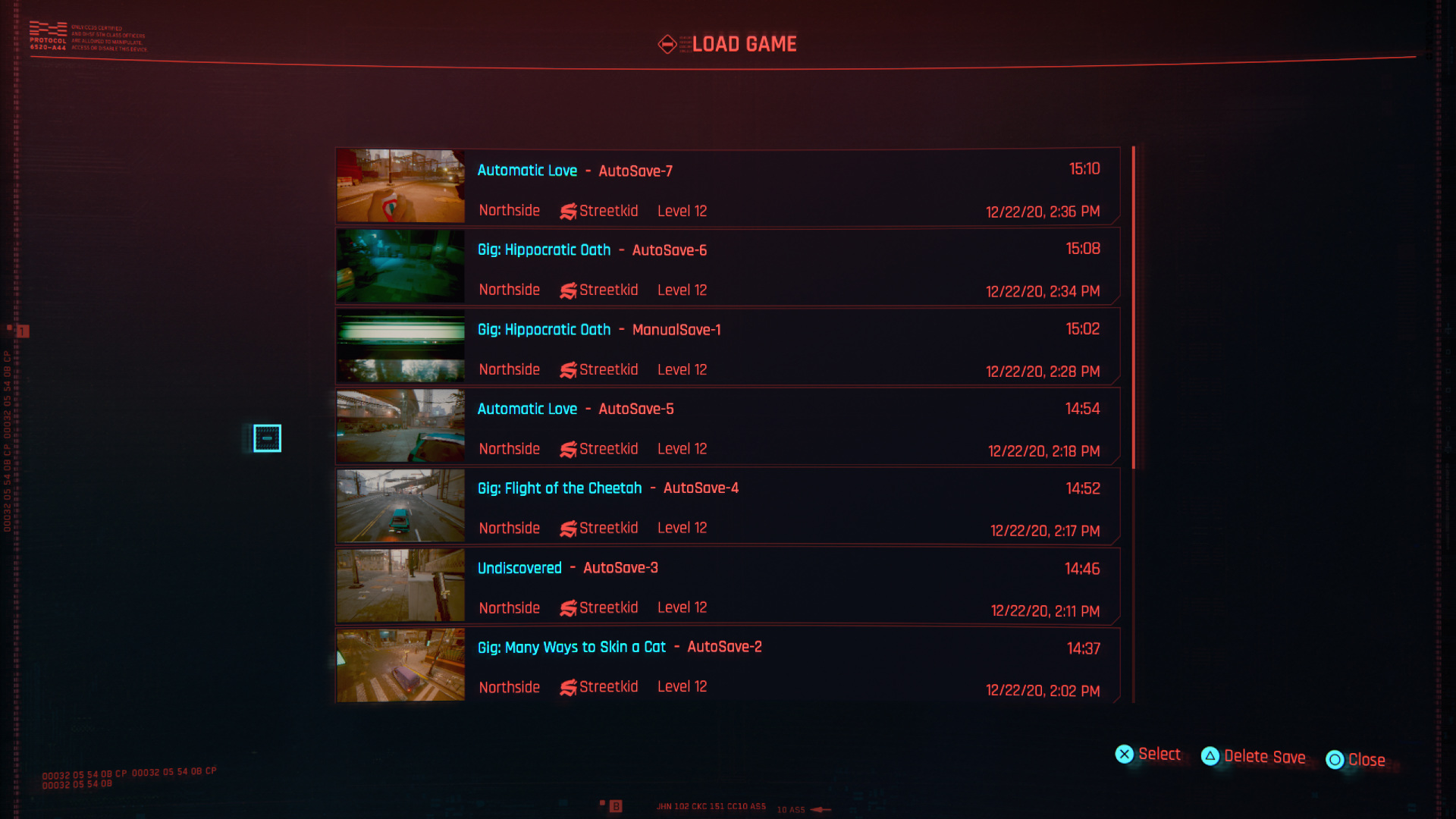Viewport: 1456px width, 819px height.
Task: Click the Streetkid icon on AutoSave-7
Action: click(x=568, y=211)
